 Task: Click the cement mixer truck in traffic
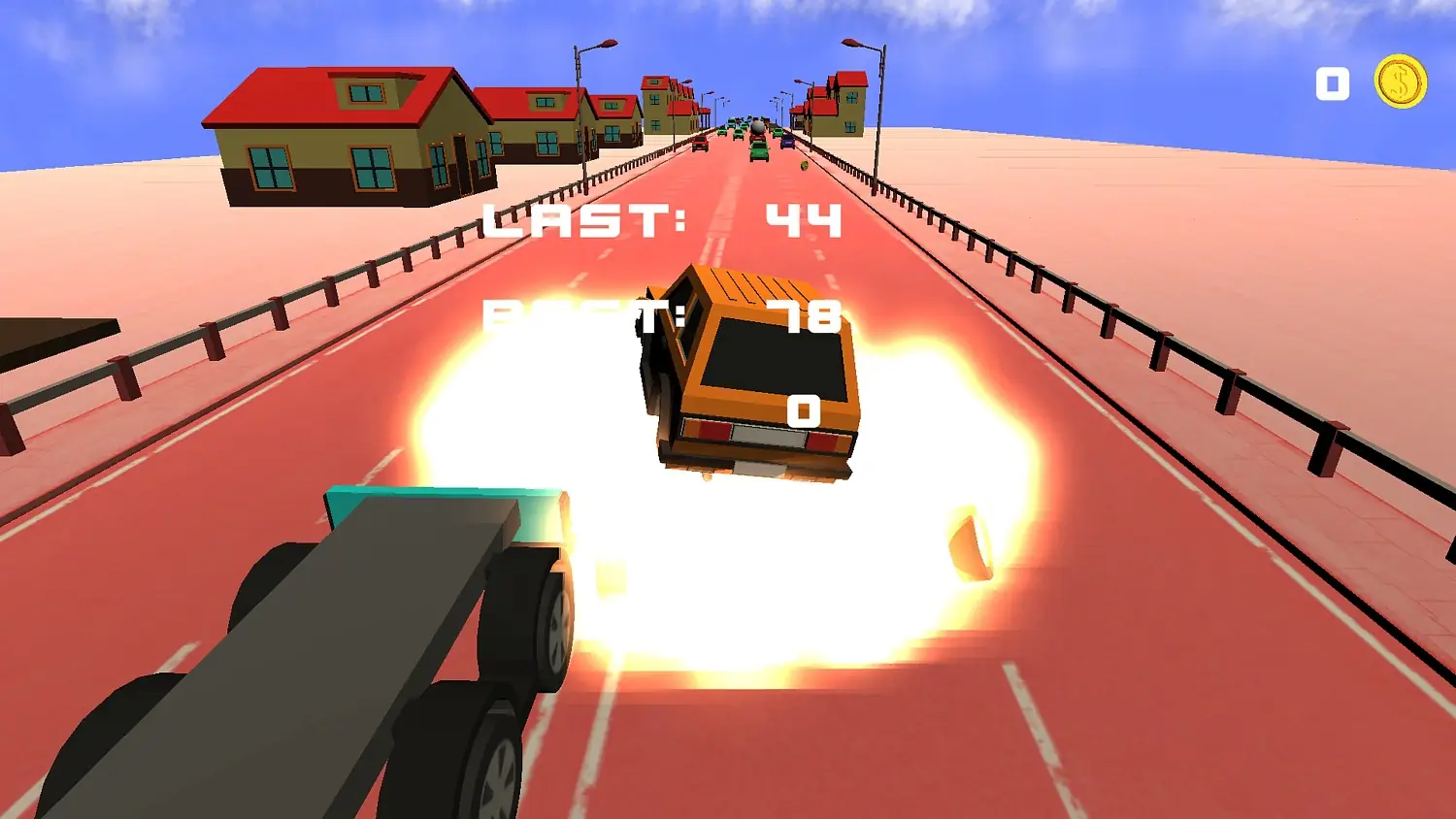(x=758, y=128)
